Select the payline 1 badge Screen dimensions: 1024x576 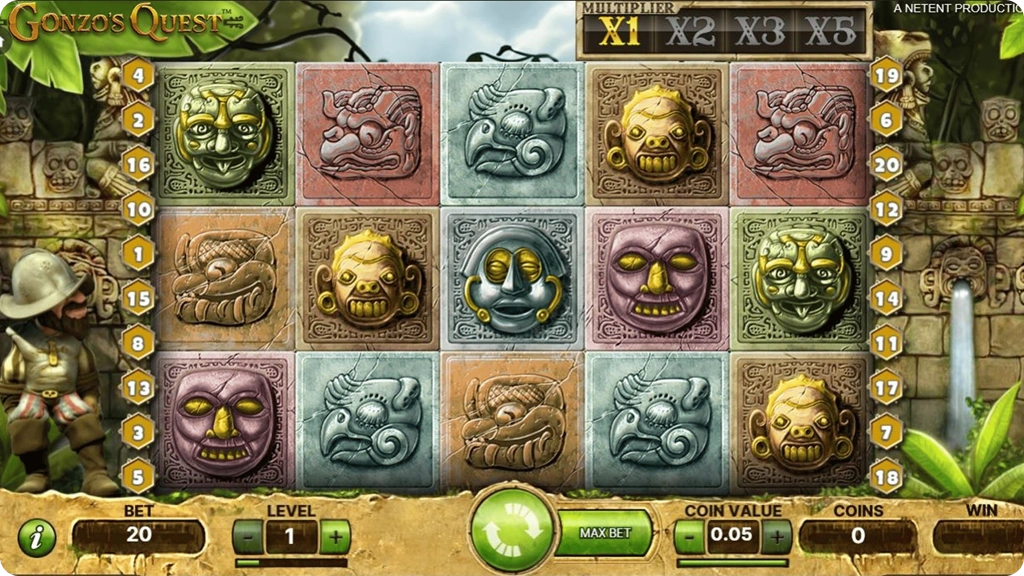(x=138, y=253)
